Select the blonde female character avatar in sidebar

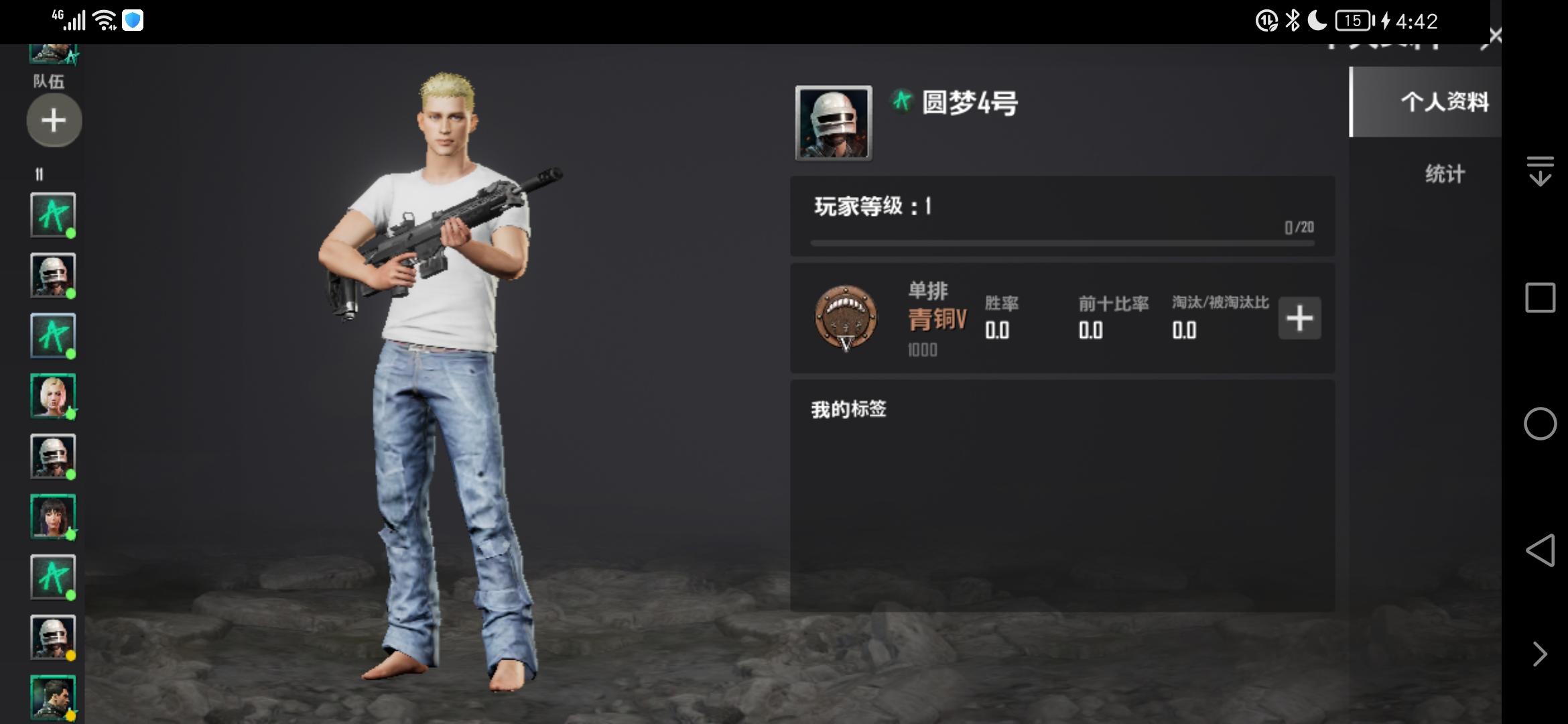[53, 397]
